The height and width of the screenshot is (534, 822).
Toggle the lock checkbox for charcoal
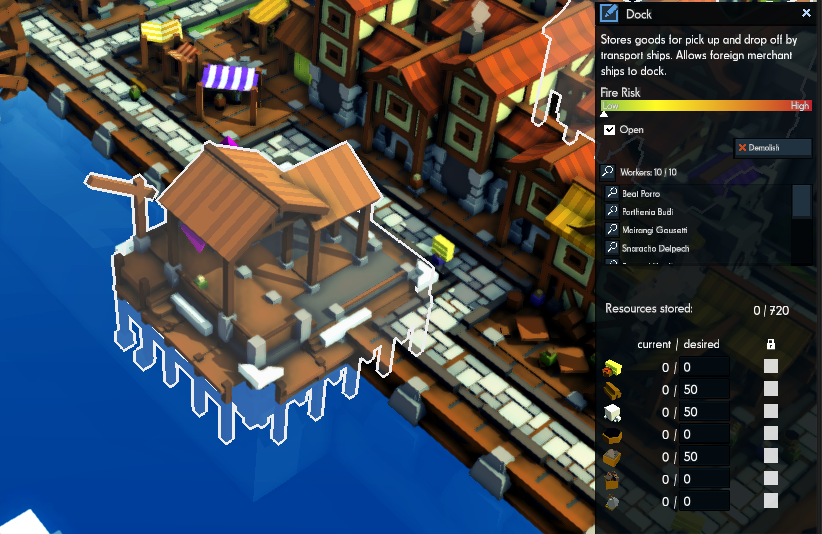(x=771, y=435)
